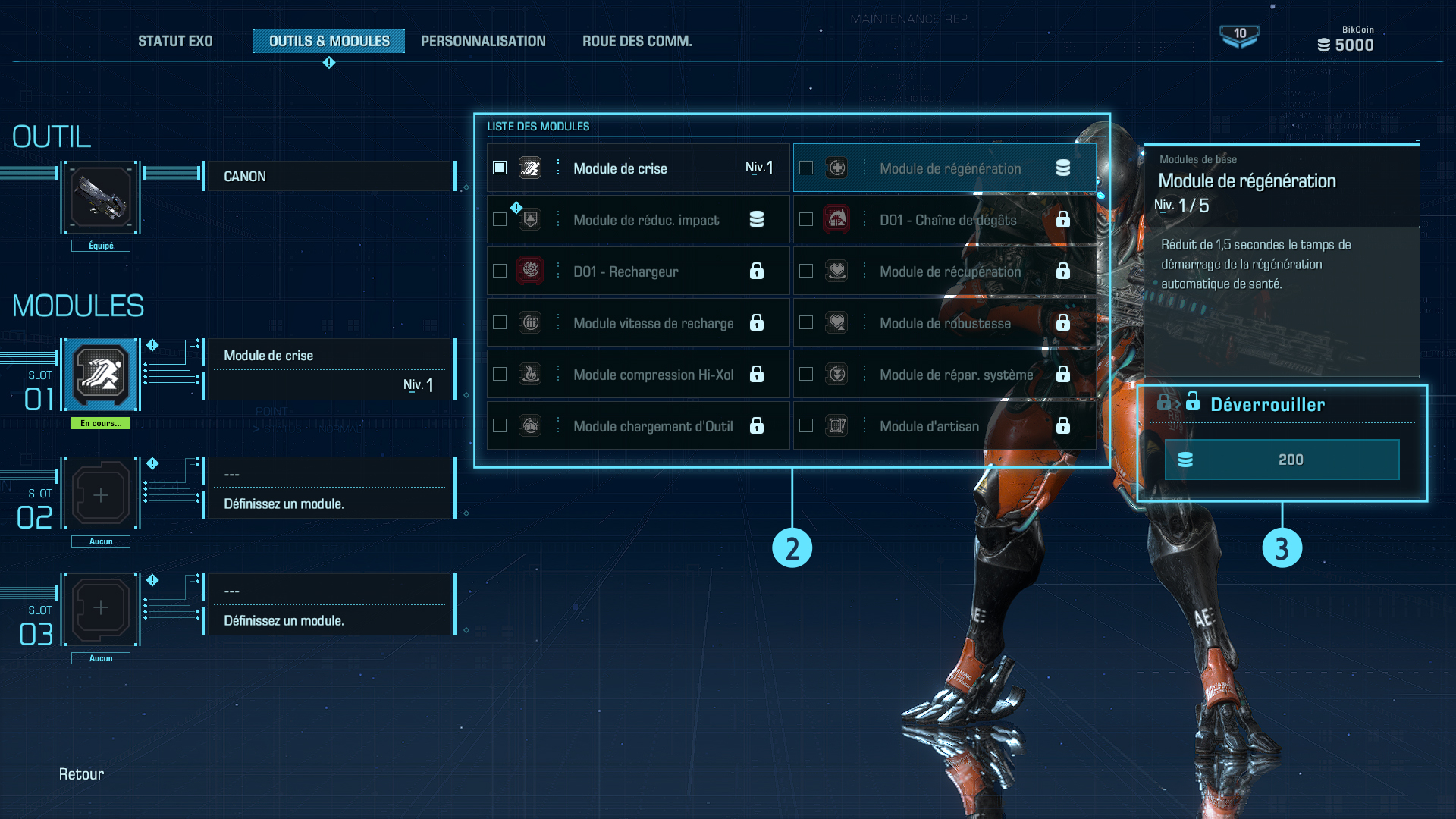Pick the Module de robustesse entry

coord(943,323)
